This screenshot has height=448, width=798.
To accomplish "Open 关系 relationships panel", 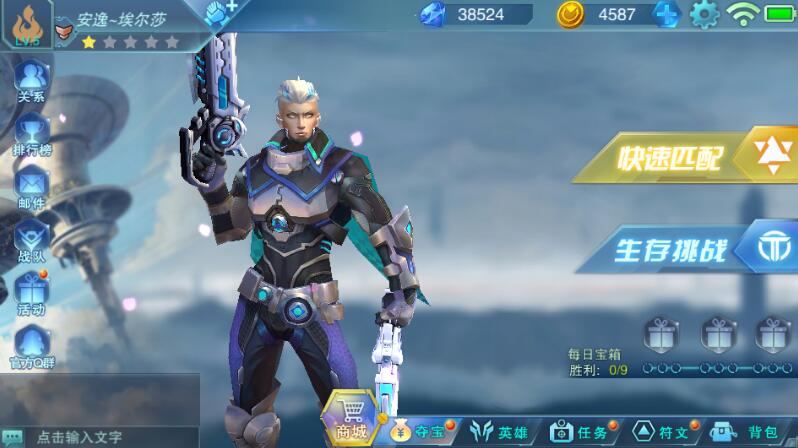I will click(x=31, y=79).
